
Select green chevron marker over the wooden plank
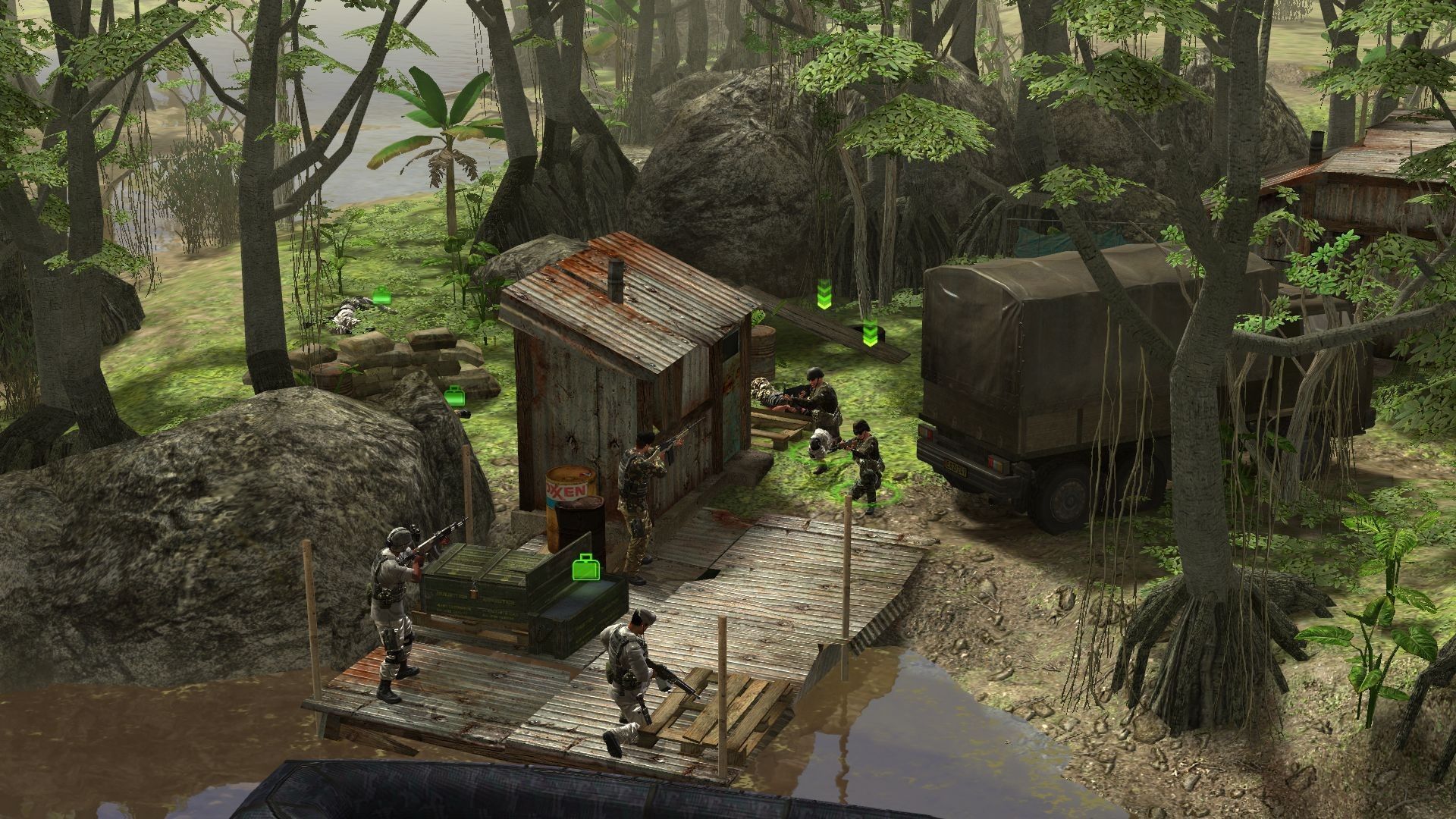(x=824, y=294)
